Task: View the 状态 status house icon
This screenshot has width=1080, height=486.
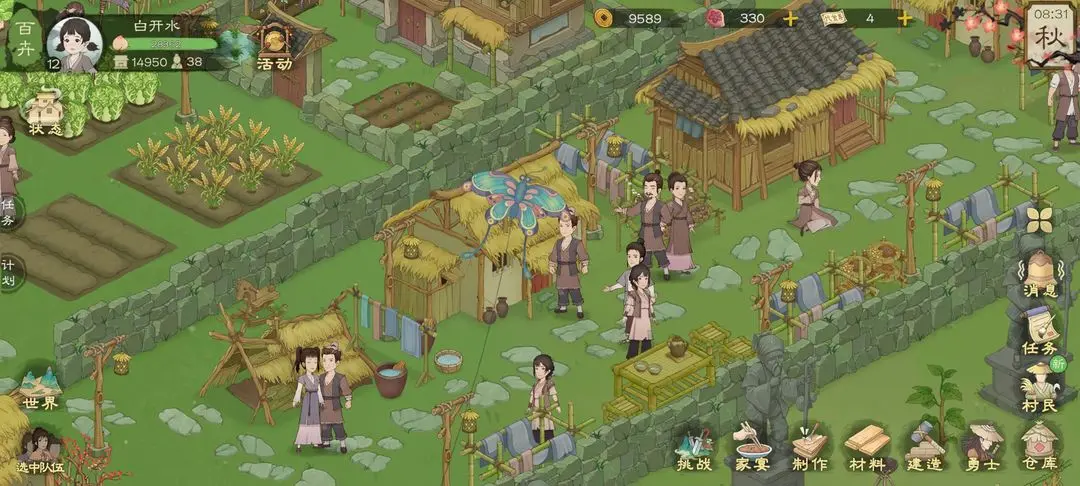Action: [45, 112]
